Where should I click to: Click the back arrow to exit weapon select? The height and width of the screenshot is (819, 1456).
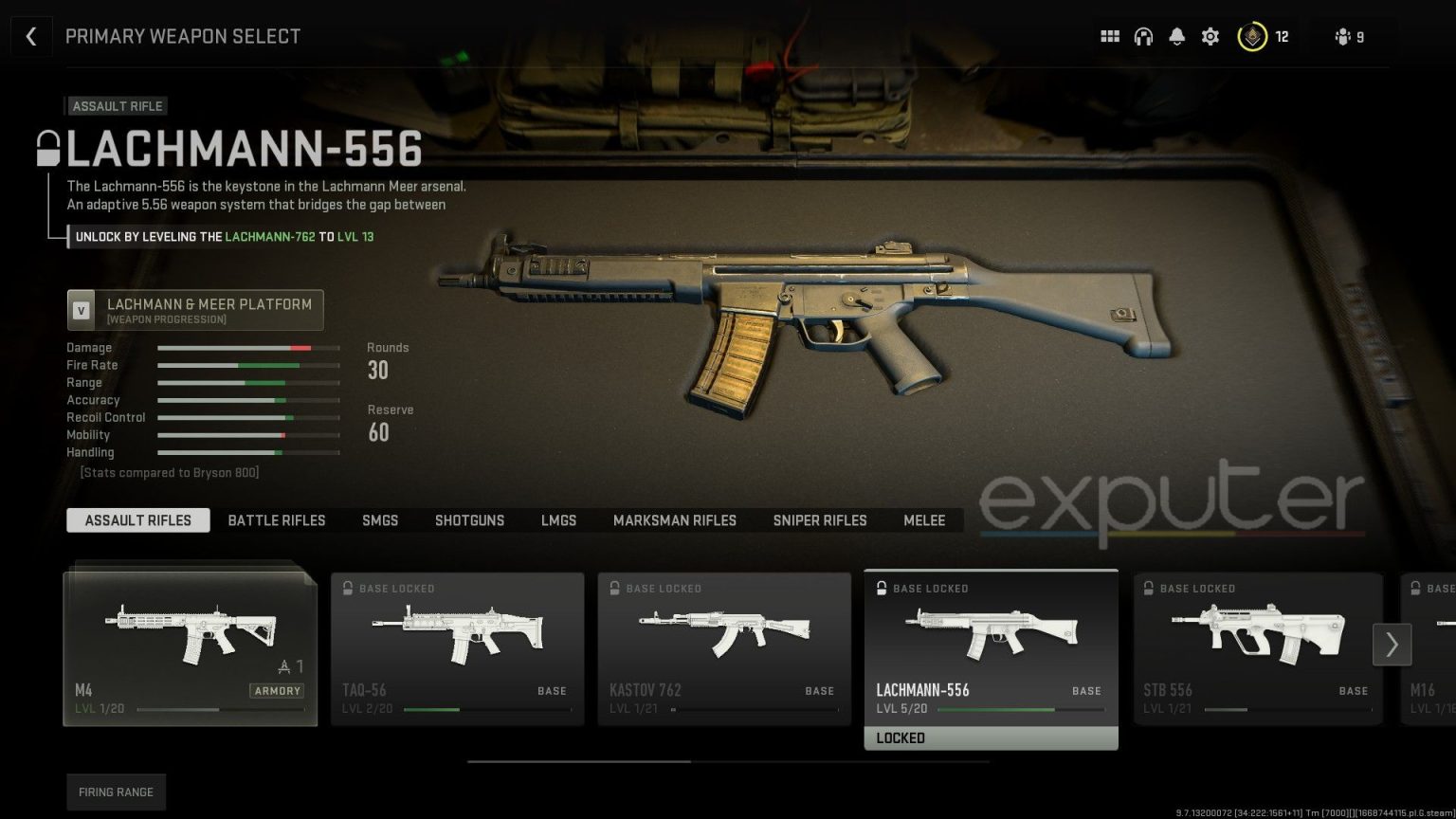[x=31, y=36]
